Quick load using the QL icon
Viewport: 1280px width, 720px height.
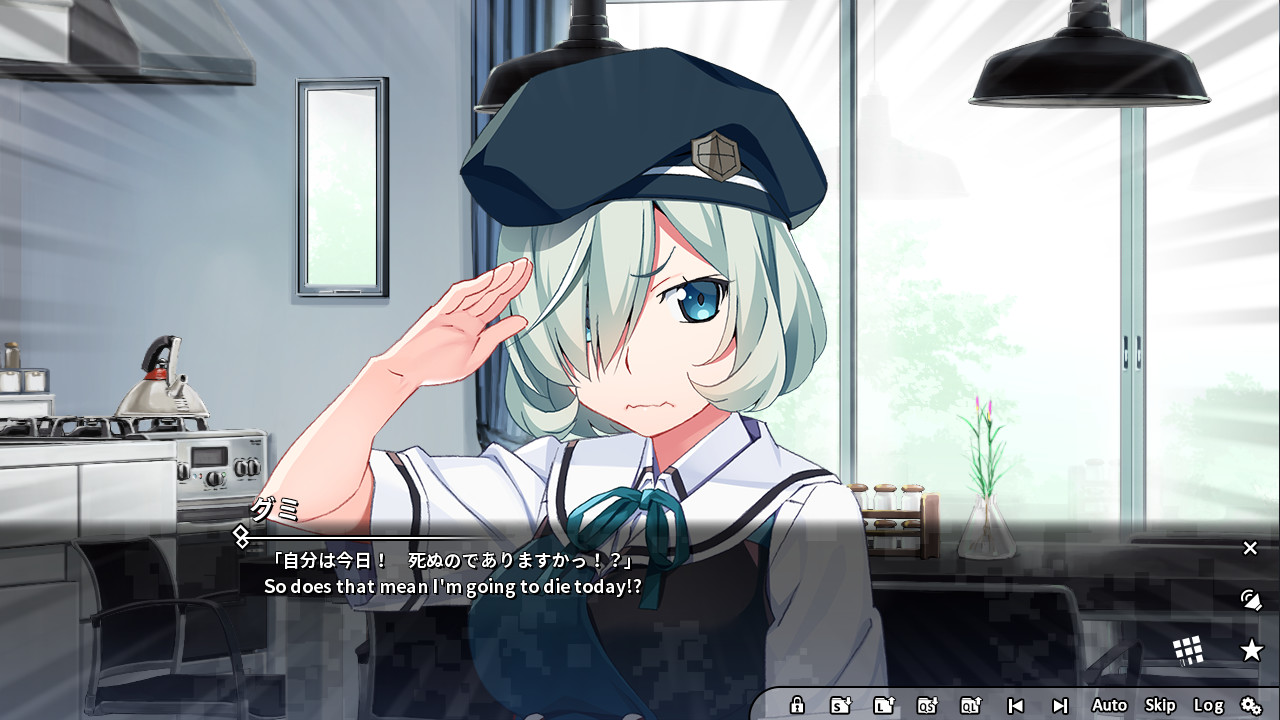point(969,705)
